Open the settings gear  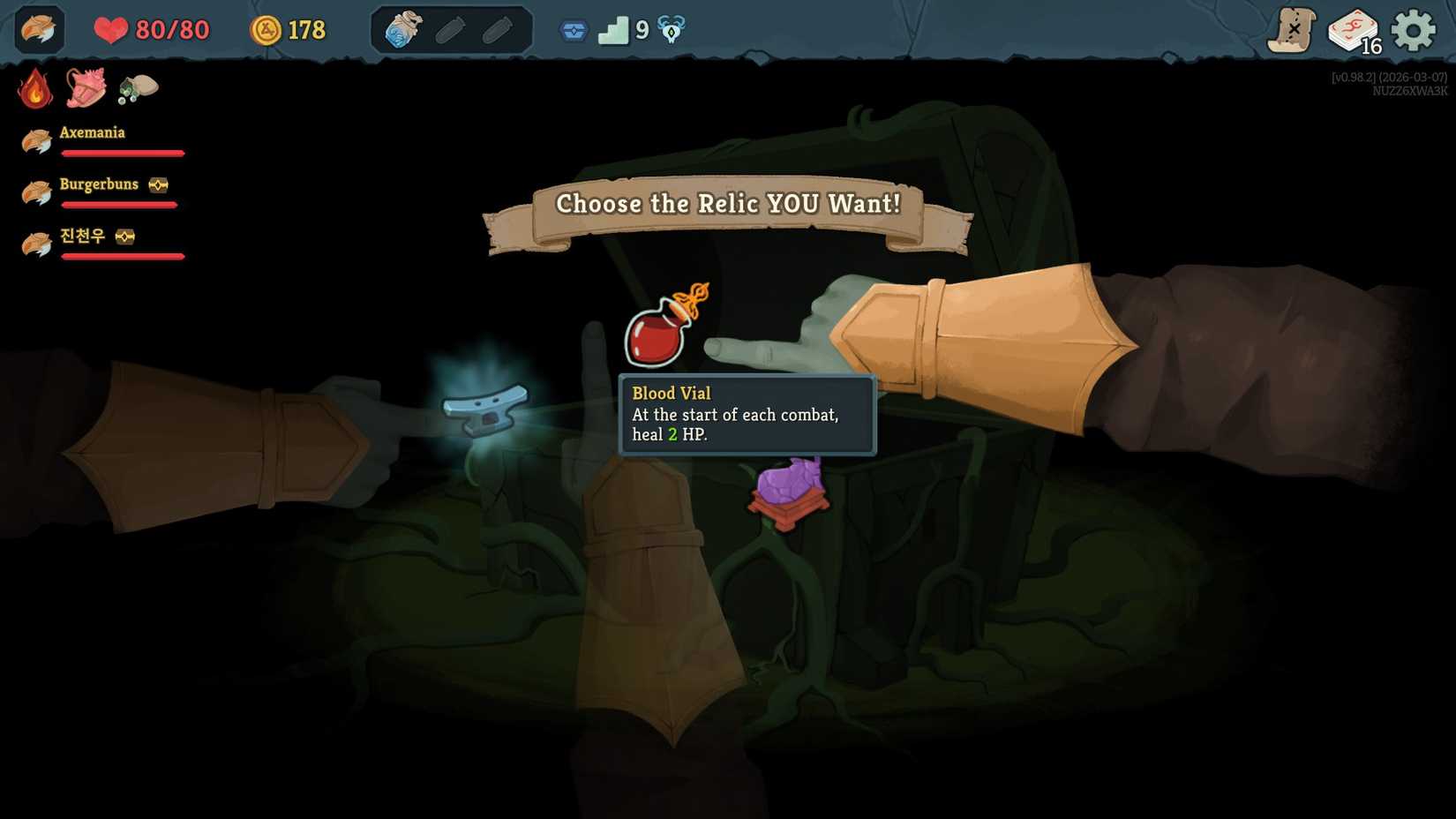pos(1412,28)
